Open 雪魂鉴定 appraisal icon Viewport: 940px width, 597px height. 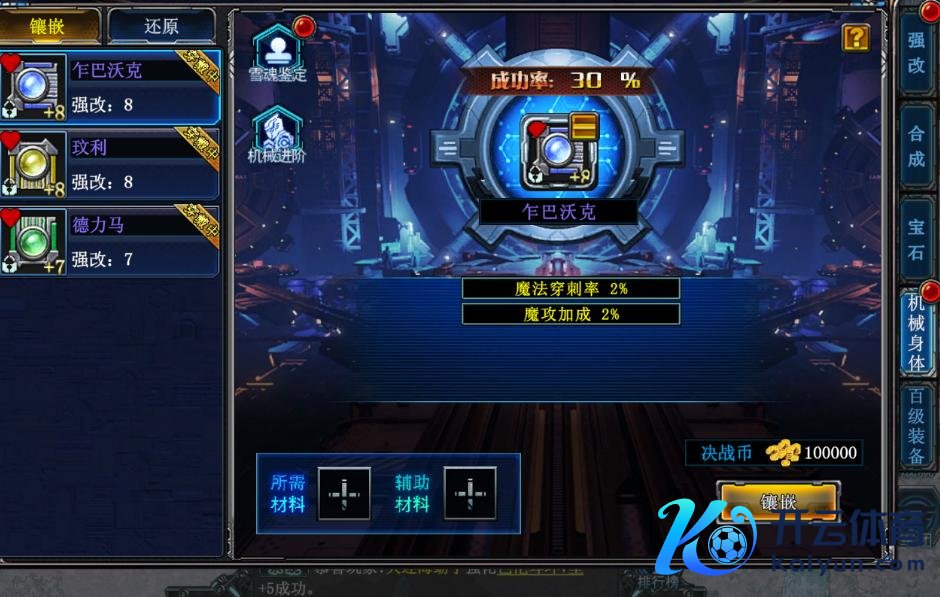[x=277, y=52]
